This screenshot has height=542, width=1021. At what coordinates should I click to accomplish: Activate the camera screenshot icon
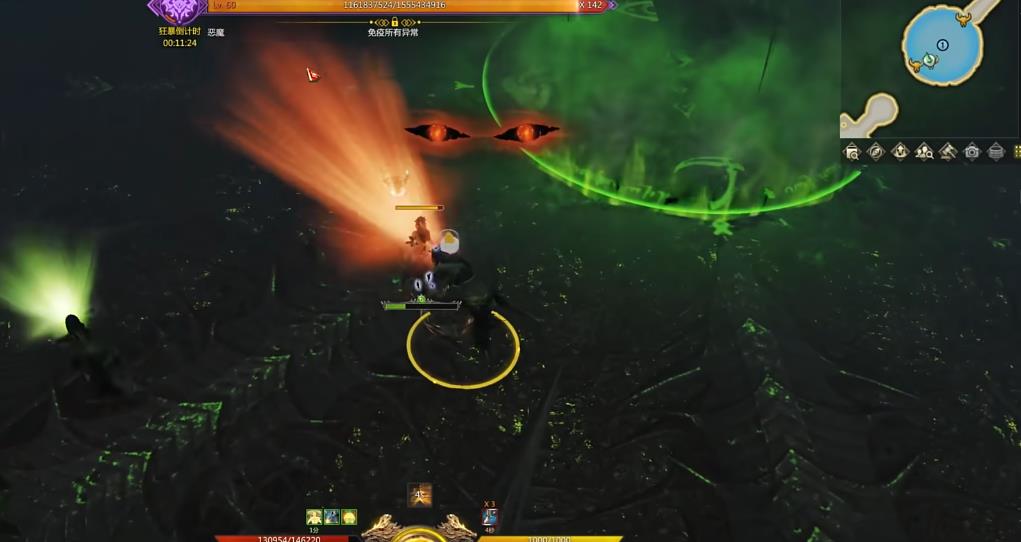pos(972,152)
